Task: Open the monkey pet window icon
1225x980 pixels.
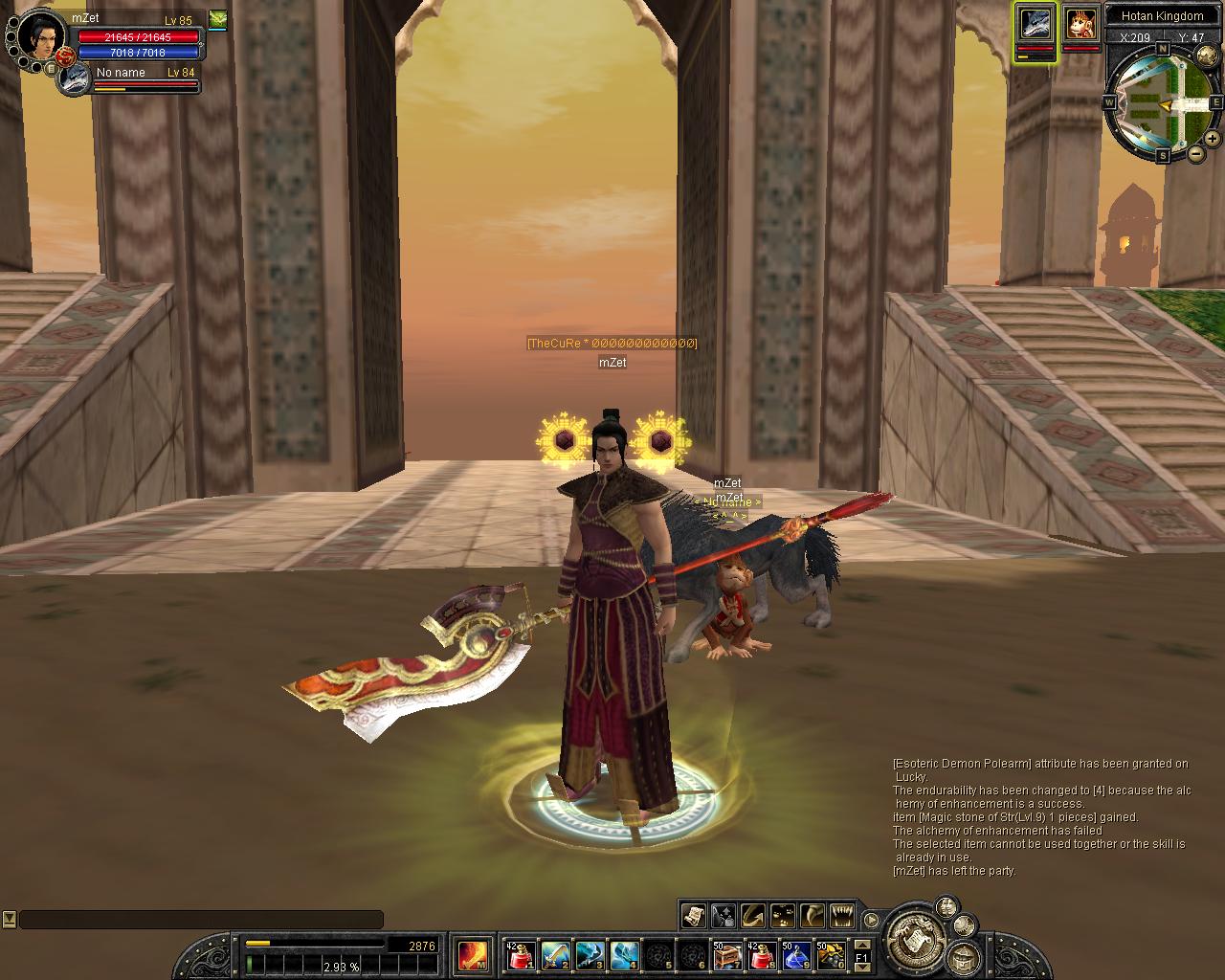Action: pos(1081,24)
